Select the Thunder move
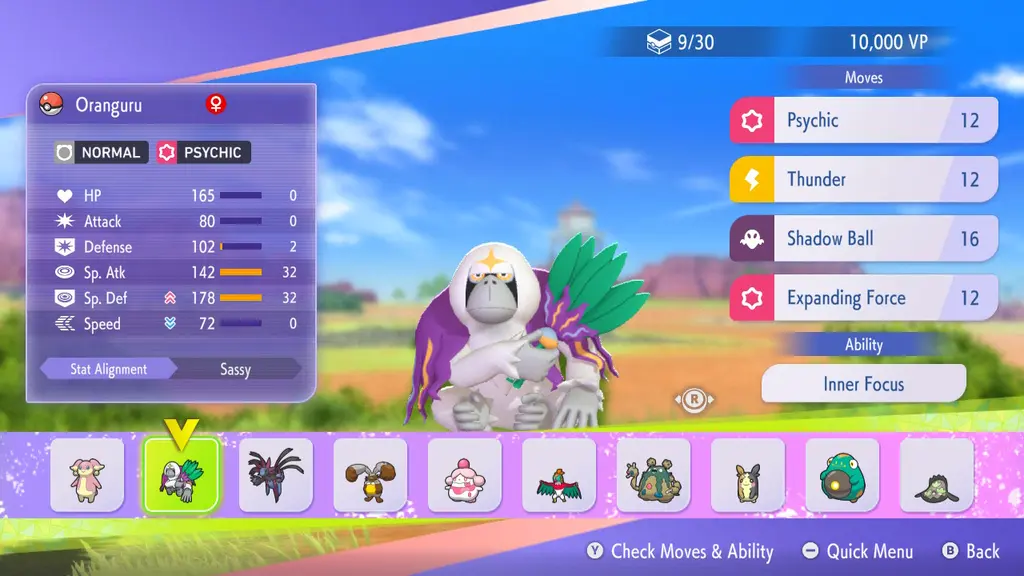The width and height of the screenshot is (1024, 576). point(864,179)
